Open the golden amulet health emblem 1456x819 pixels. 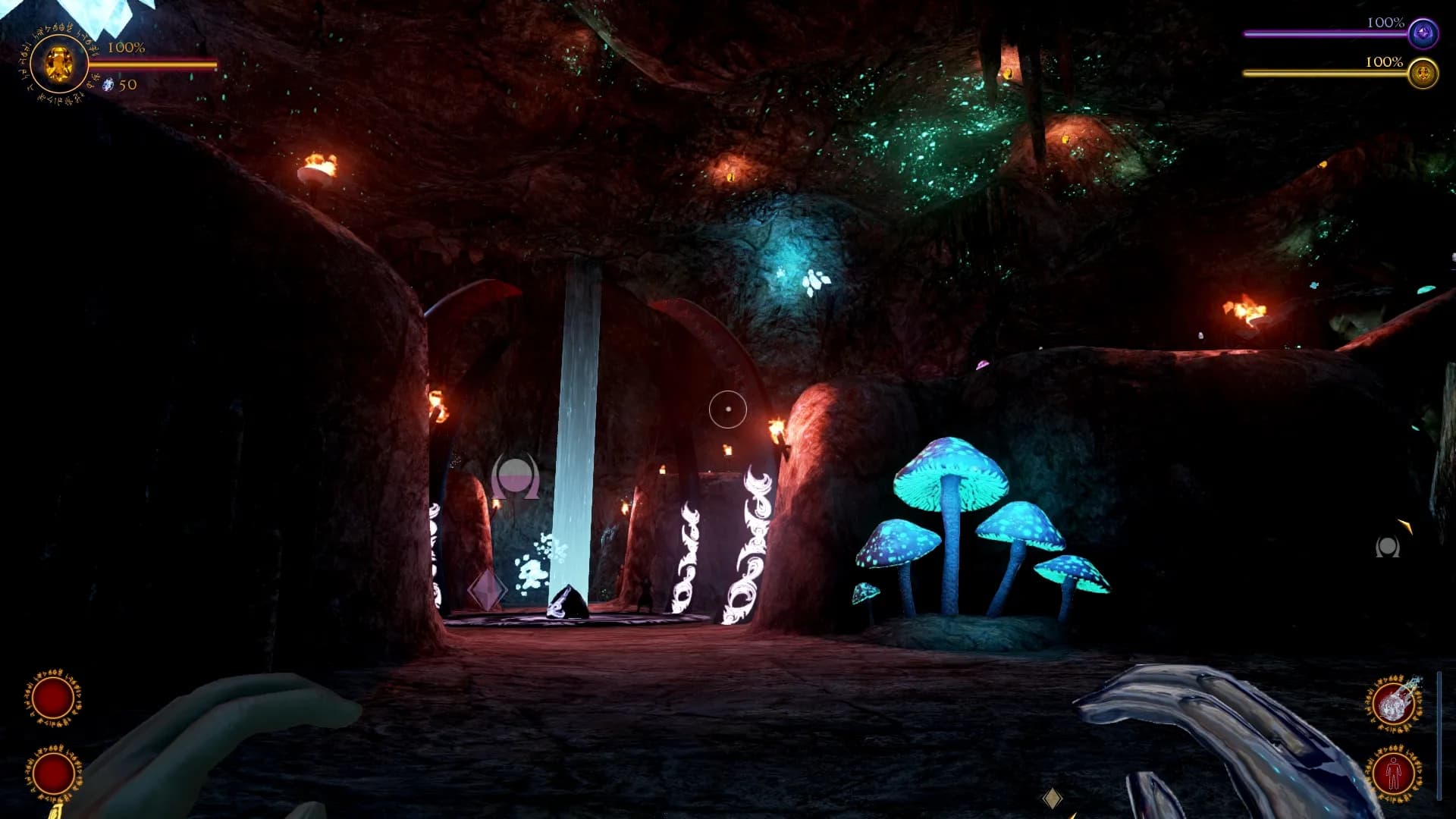(x=59, y=64)
